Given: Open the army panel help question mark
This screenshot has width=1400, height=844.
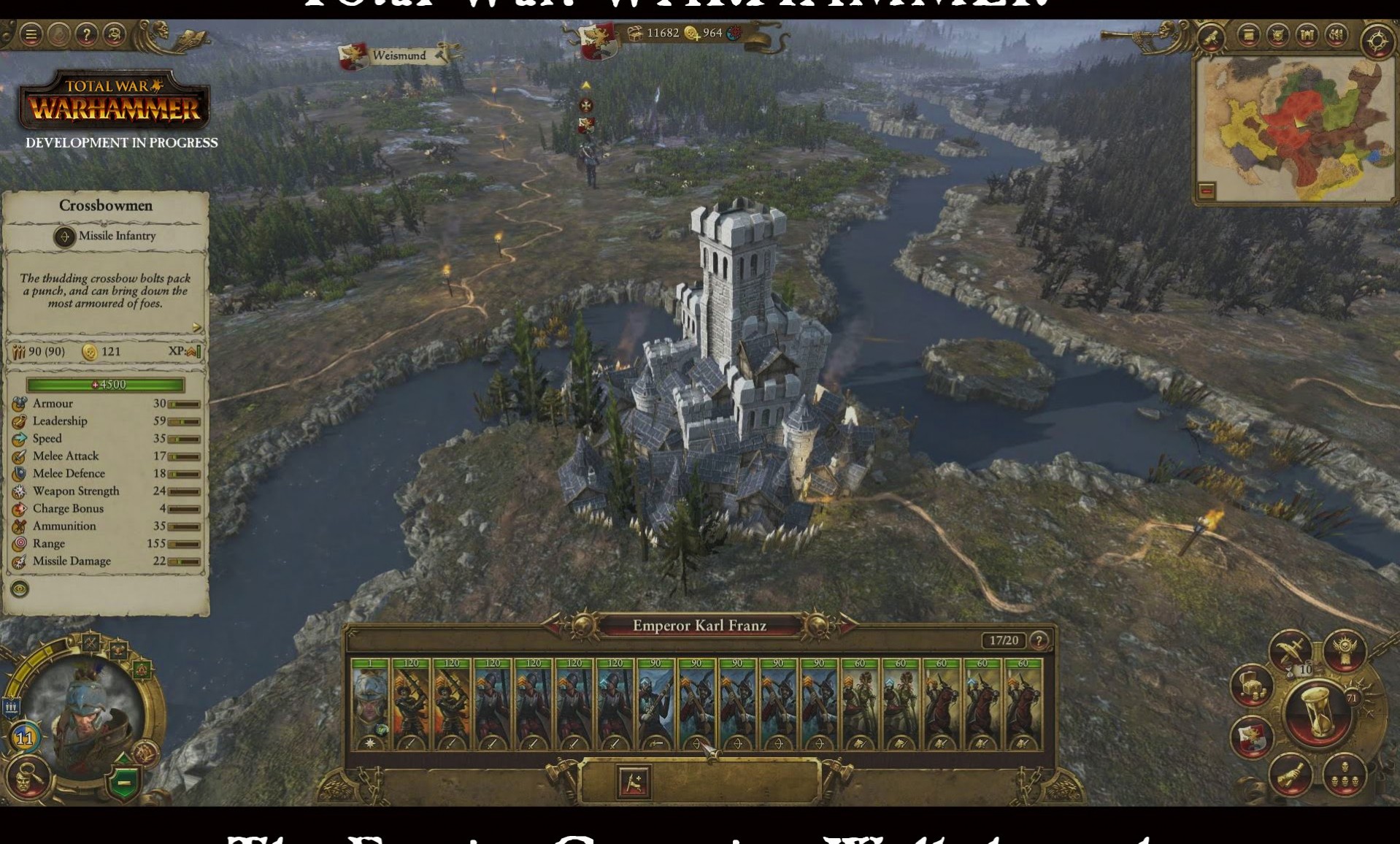Looking at the screenshot, I should (x=1039, y=640).
